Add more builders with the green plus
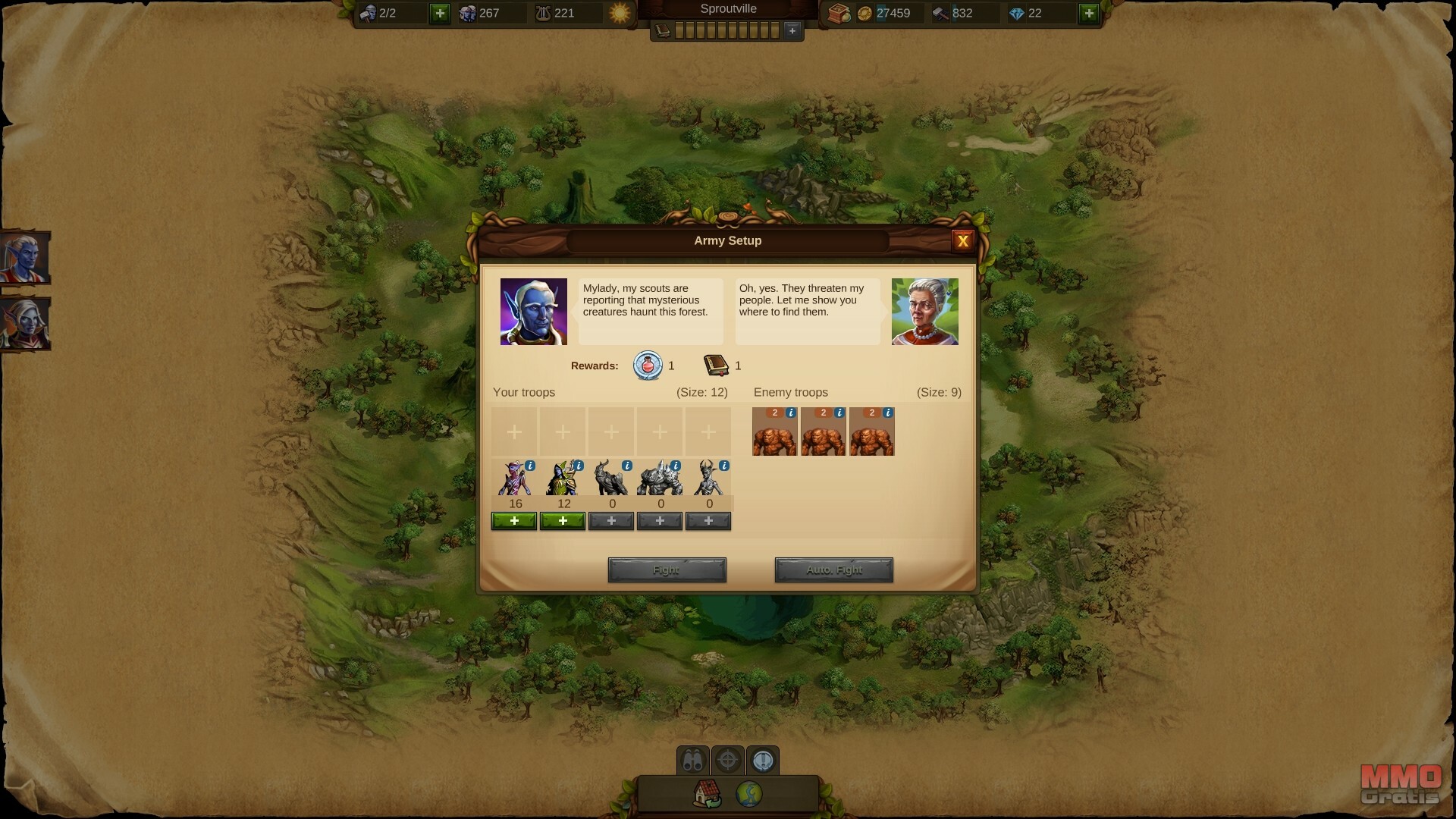The height and width of the screenshot is (819, 1456). pos(440,13)
